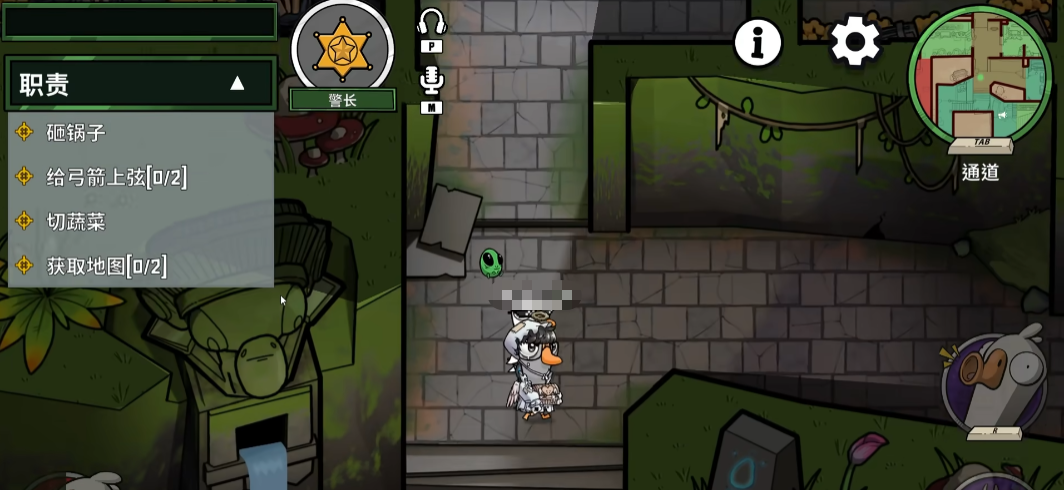Select the 砸锅子 task entry

76,132
